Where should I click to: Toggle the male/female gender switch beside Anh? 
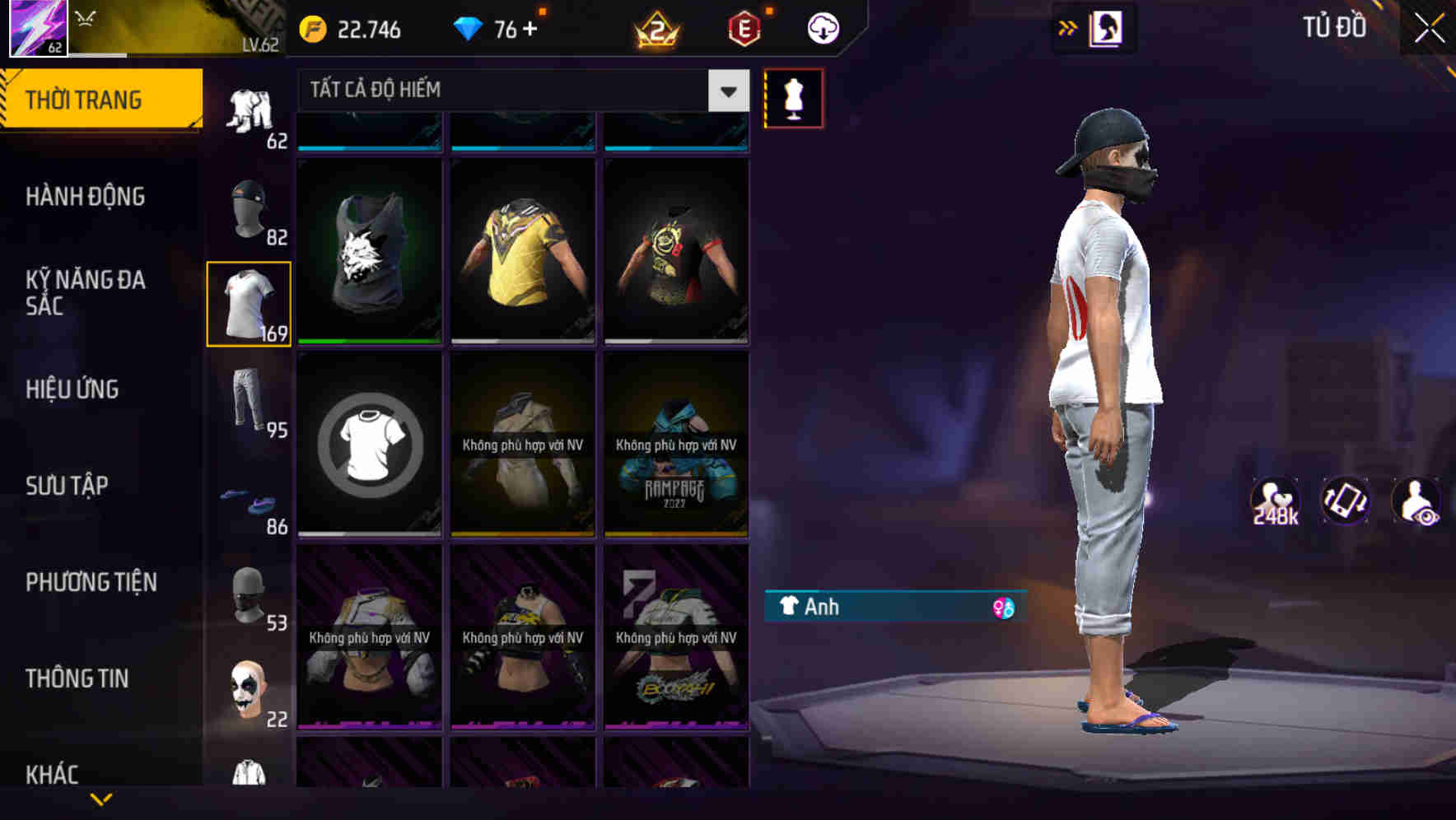point(1004,608)
